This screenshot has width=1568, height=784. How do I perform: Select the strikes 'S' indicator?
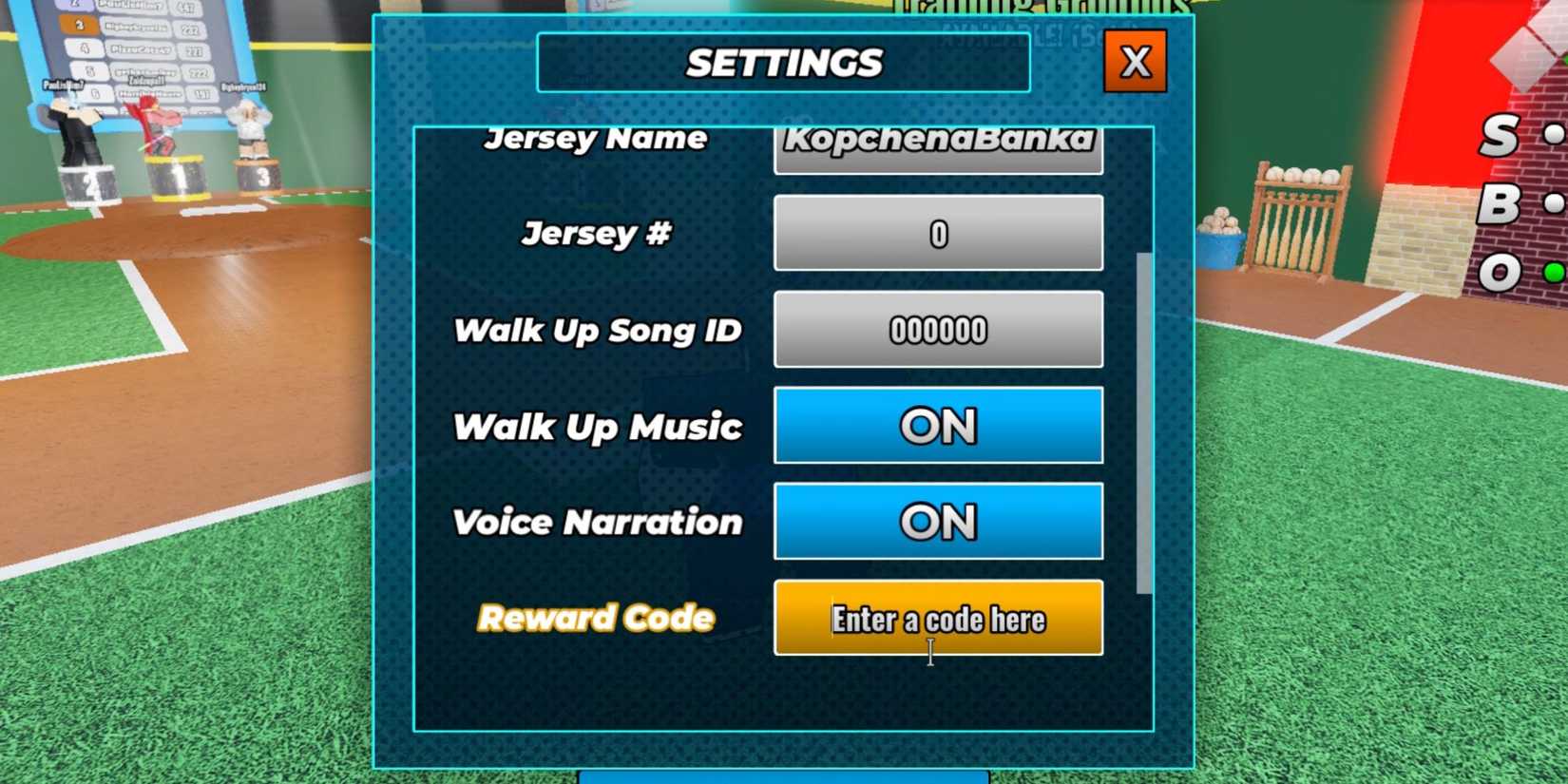[1499, 136]
